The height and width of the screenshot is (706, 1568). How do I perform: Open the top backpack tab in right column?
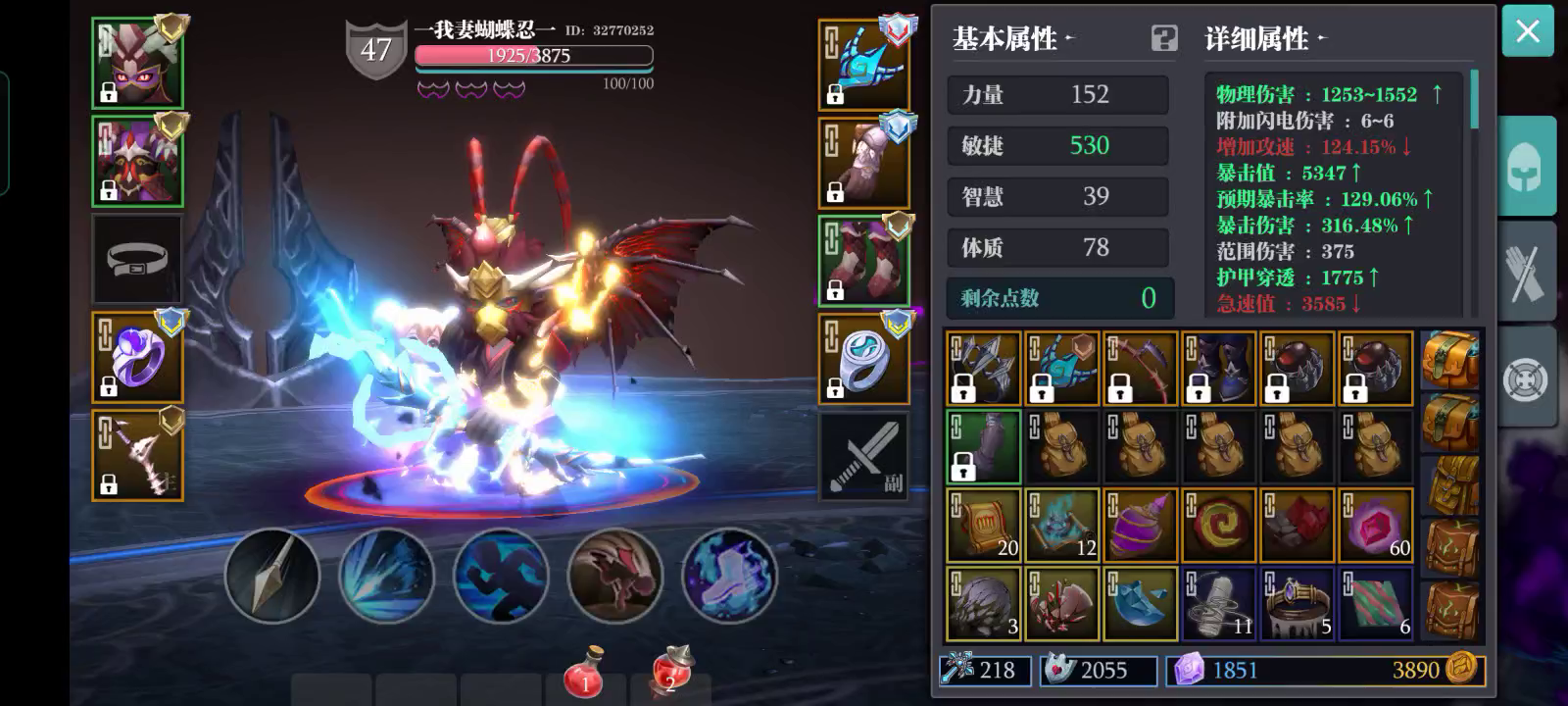click(x=1450, y=361)
